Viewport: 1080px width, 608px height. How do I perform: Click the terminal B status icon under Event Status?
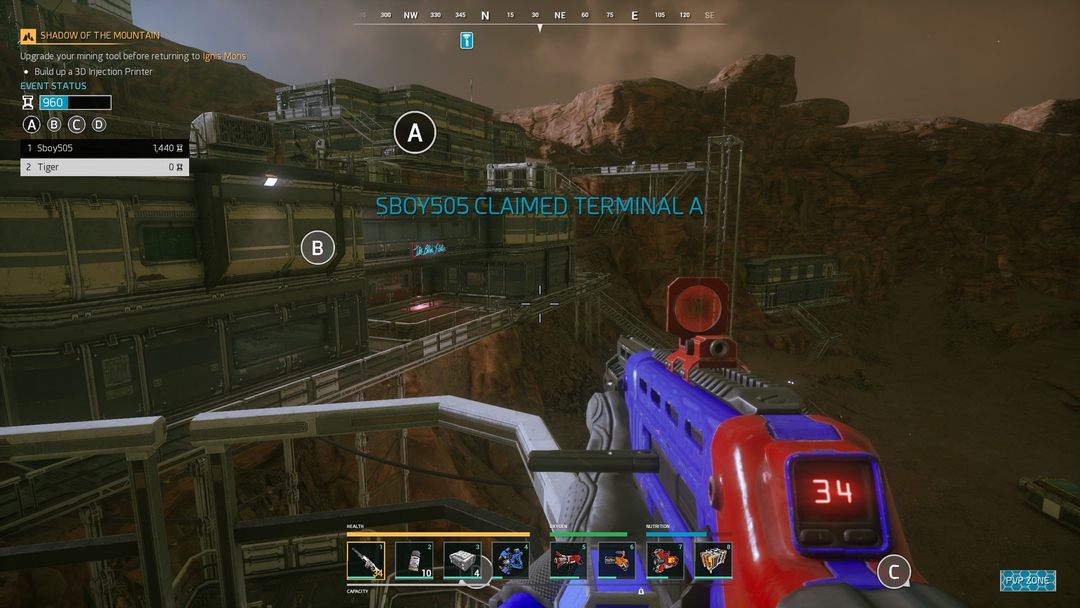pos(54,125)
